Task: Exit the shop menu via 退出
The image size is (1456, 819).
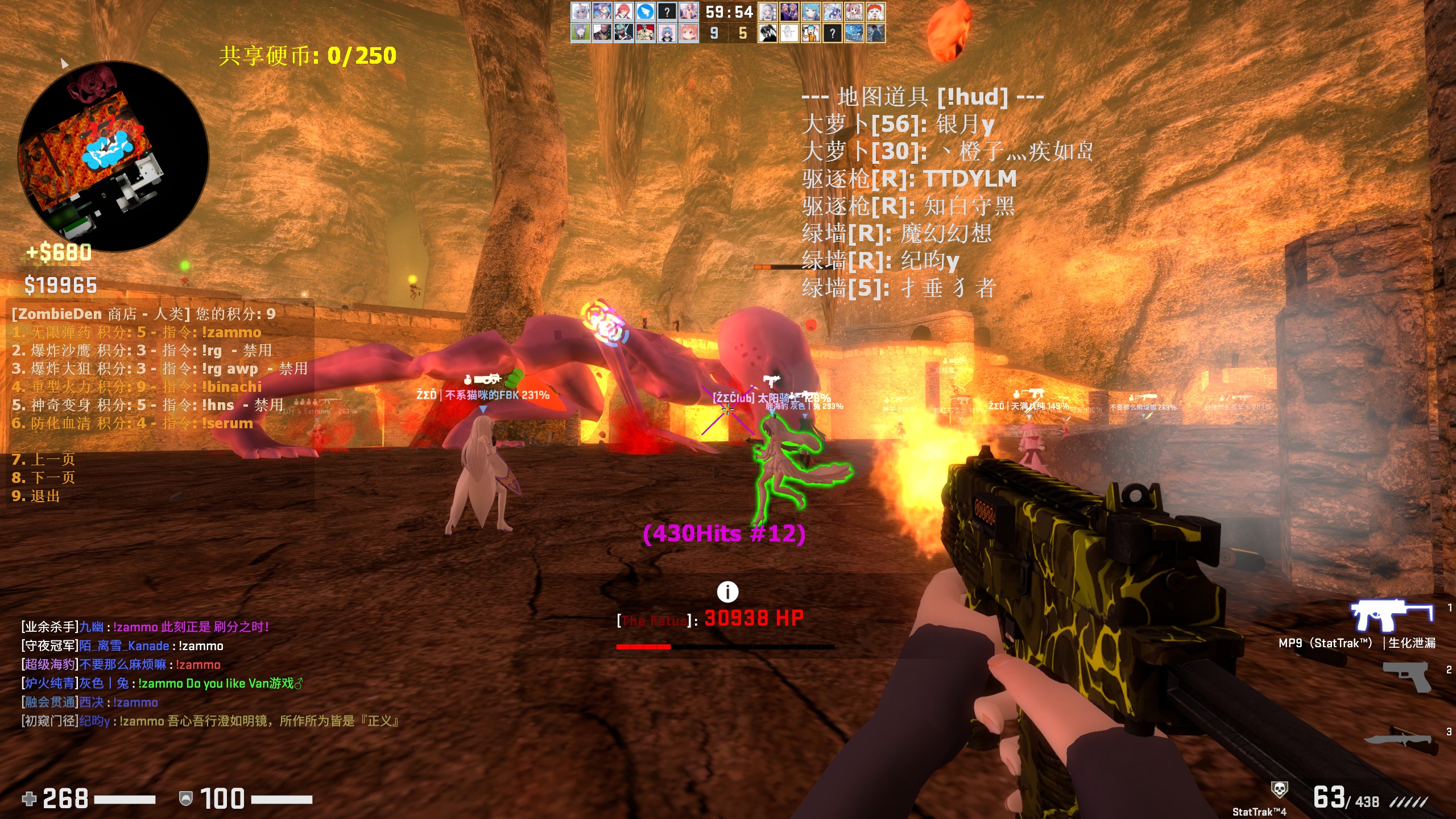Action: 36,496
